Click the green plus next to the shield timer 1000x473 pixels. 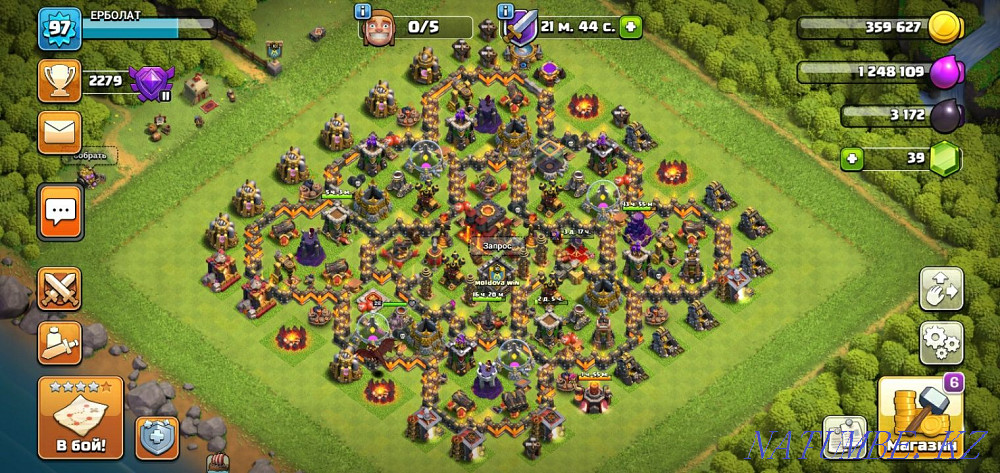click(630, 27)
